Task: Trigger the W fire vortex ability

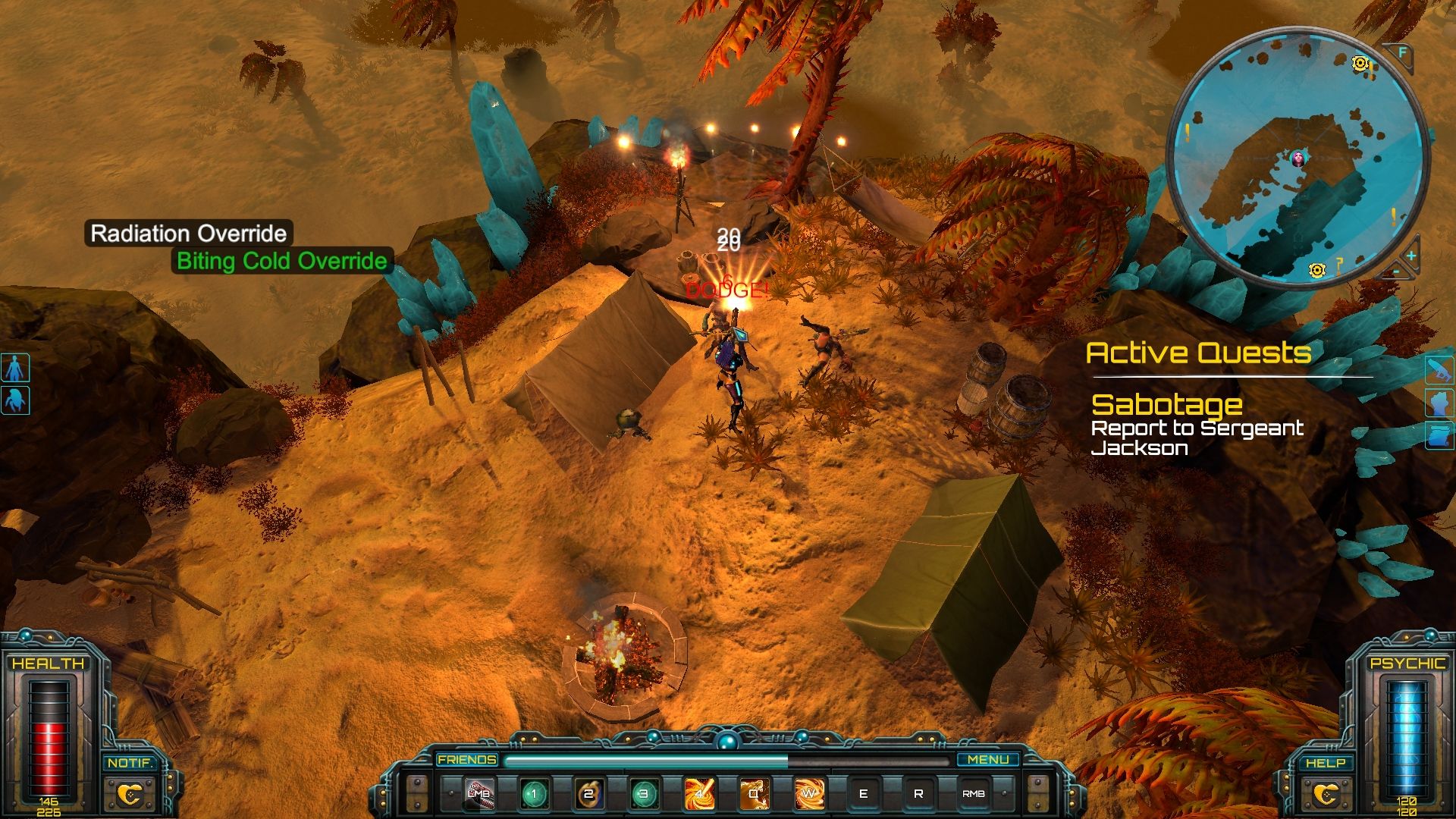Action: (x=808, y=794)
